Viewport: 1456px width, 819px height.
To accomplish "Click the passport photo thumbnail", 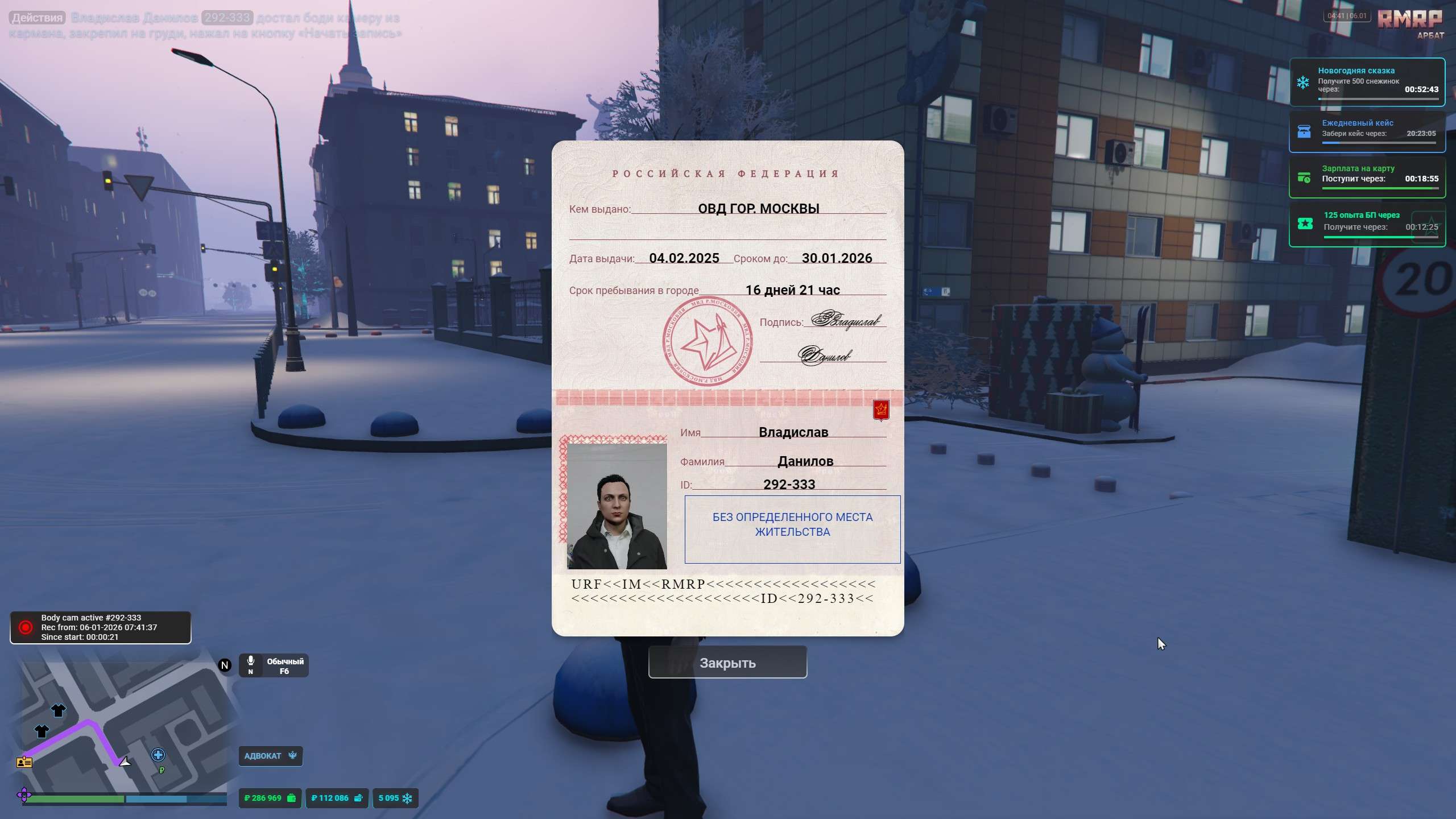I will (617, 506).
